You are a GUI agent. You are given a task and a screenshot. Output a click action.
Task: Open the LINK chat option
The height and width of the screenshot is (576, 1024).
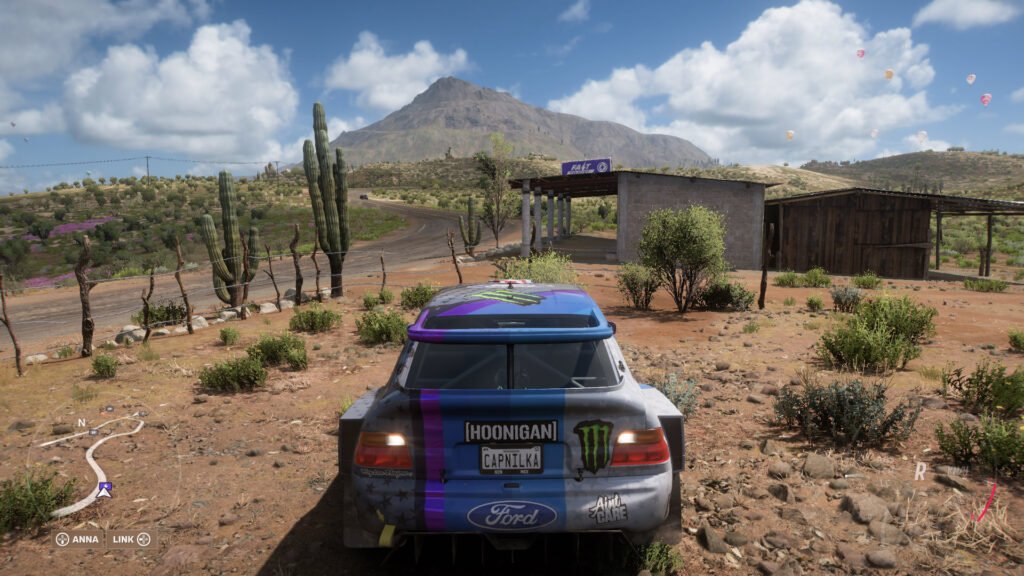tap(131, 539)
